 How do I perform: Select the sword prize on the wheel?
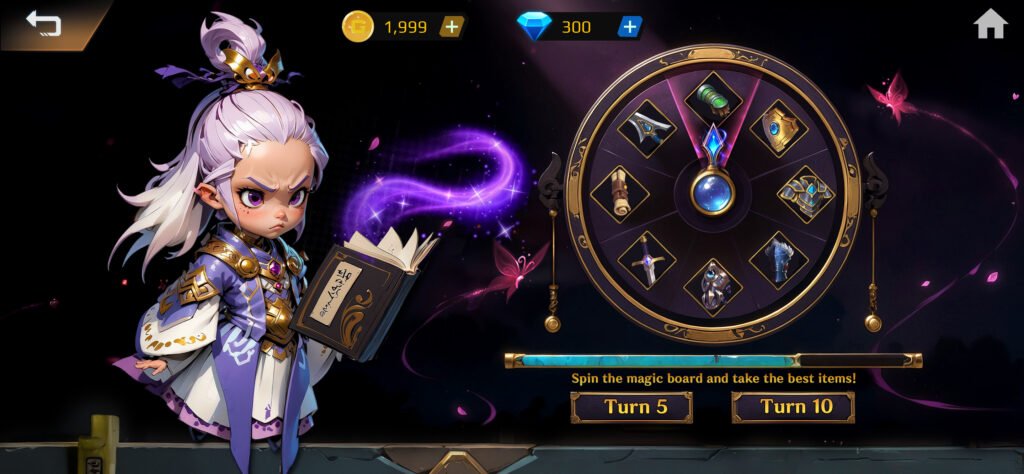click(x=647, y=259)
